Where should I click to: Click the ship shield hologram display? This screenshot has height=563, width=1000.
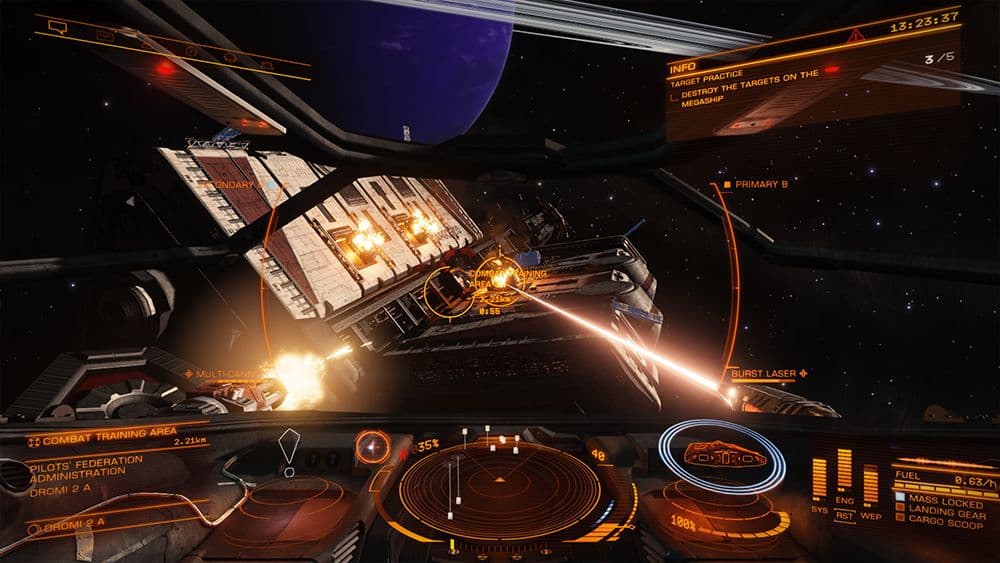coord(724,456)
